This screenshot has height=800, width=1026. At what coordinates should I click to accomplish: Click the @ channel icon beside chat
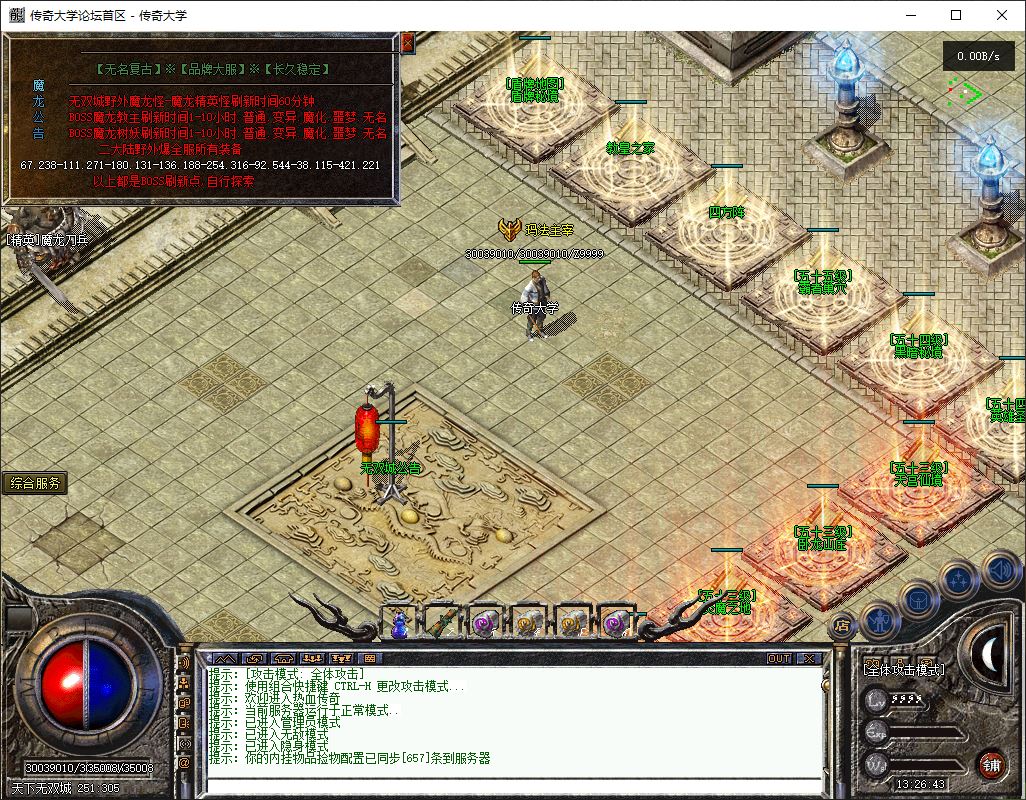184,763
